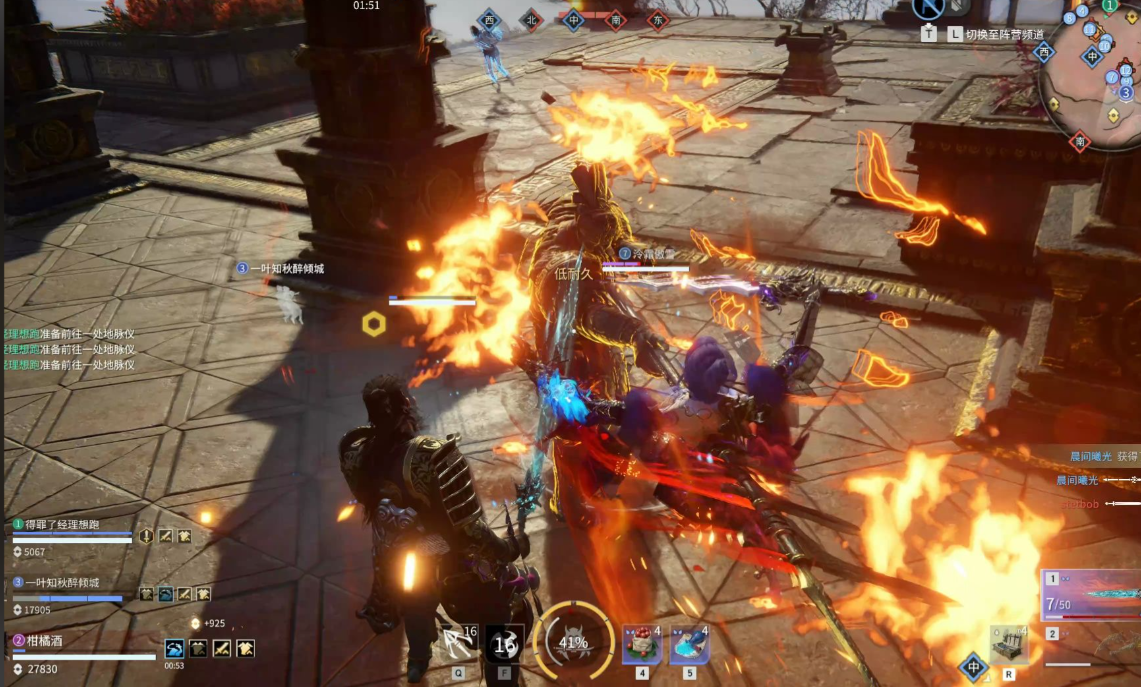Click the 西 point marker on compass bar
Image resolution: width=1141 pixels, height=687 pixels.
tap(489, 19)
